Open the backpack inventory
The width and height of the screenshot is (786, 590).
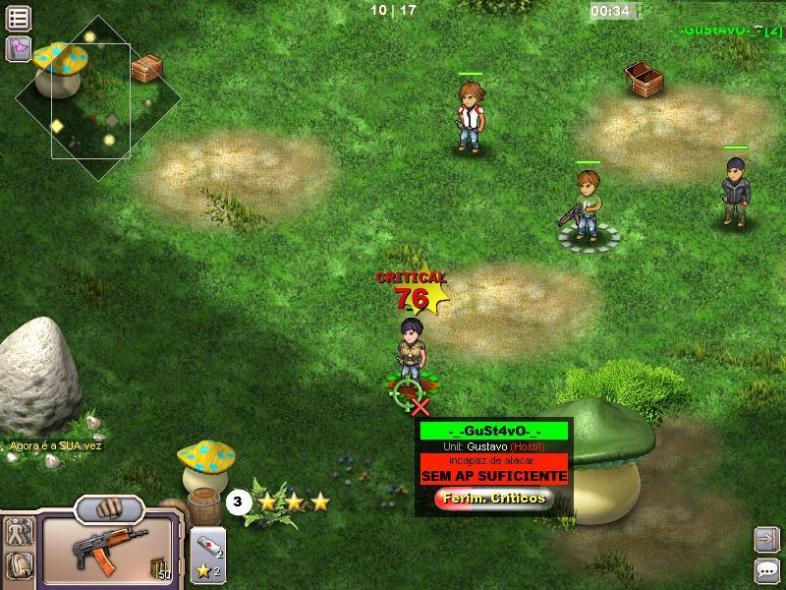pos(18,567)
